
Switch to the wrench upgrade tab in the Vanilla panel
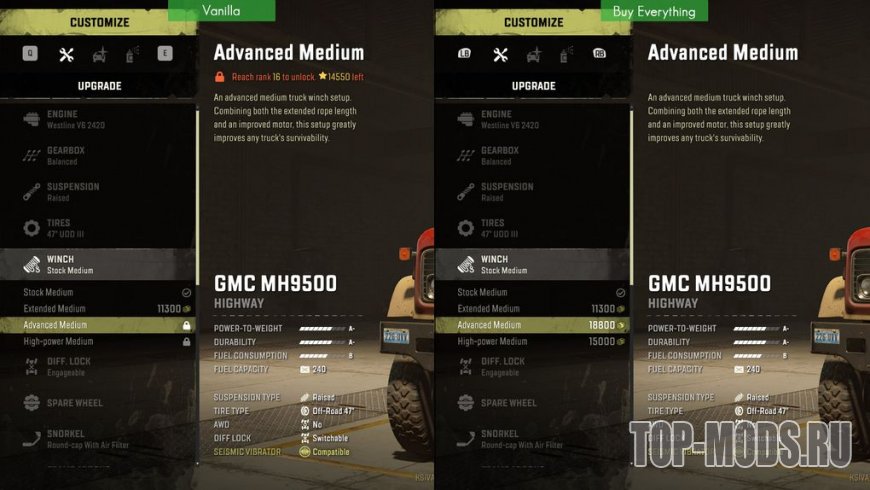67,54
